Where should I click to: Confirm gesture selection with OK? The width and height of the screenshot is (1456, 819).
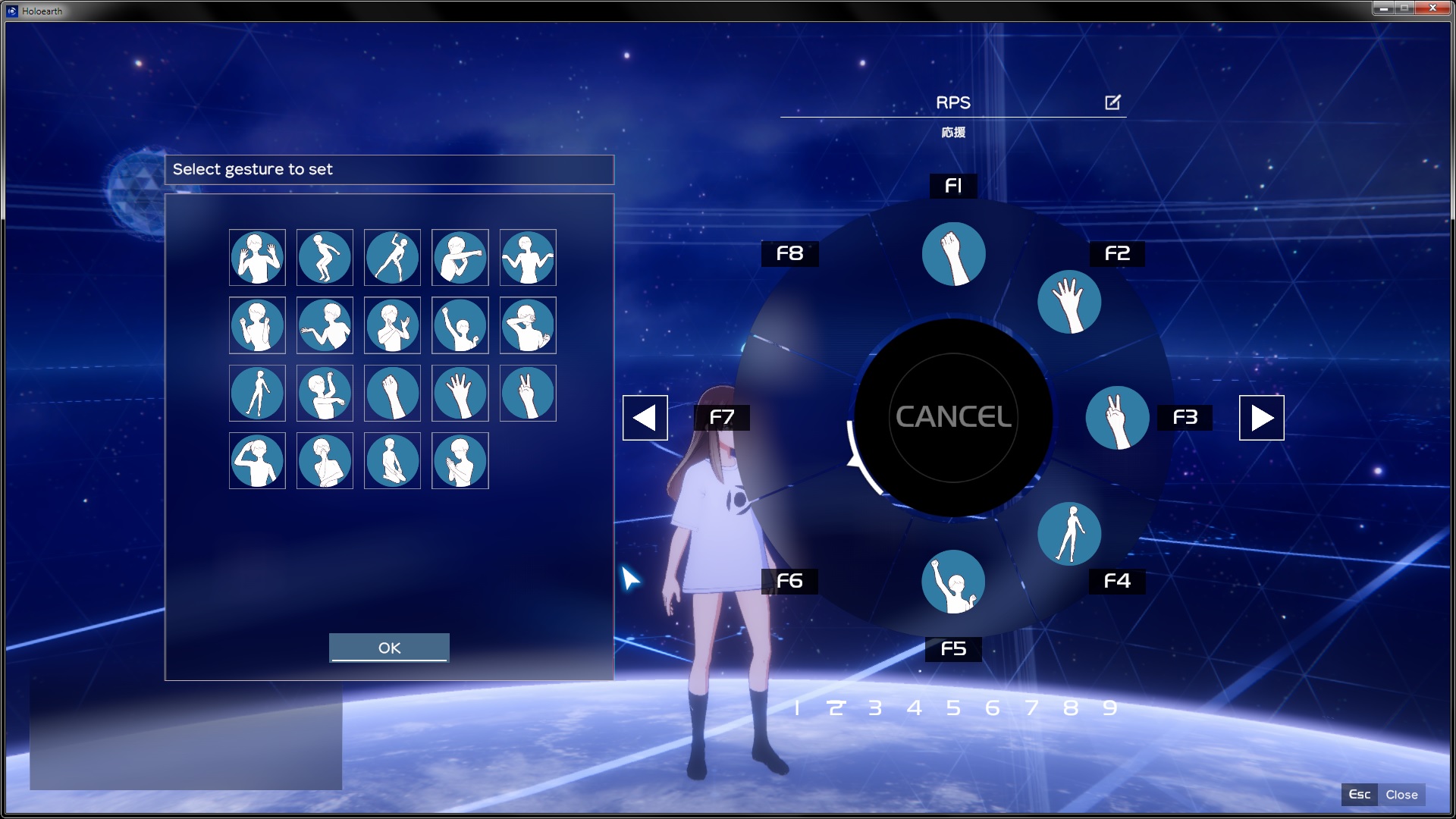point(389,648)
